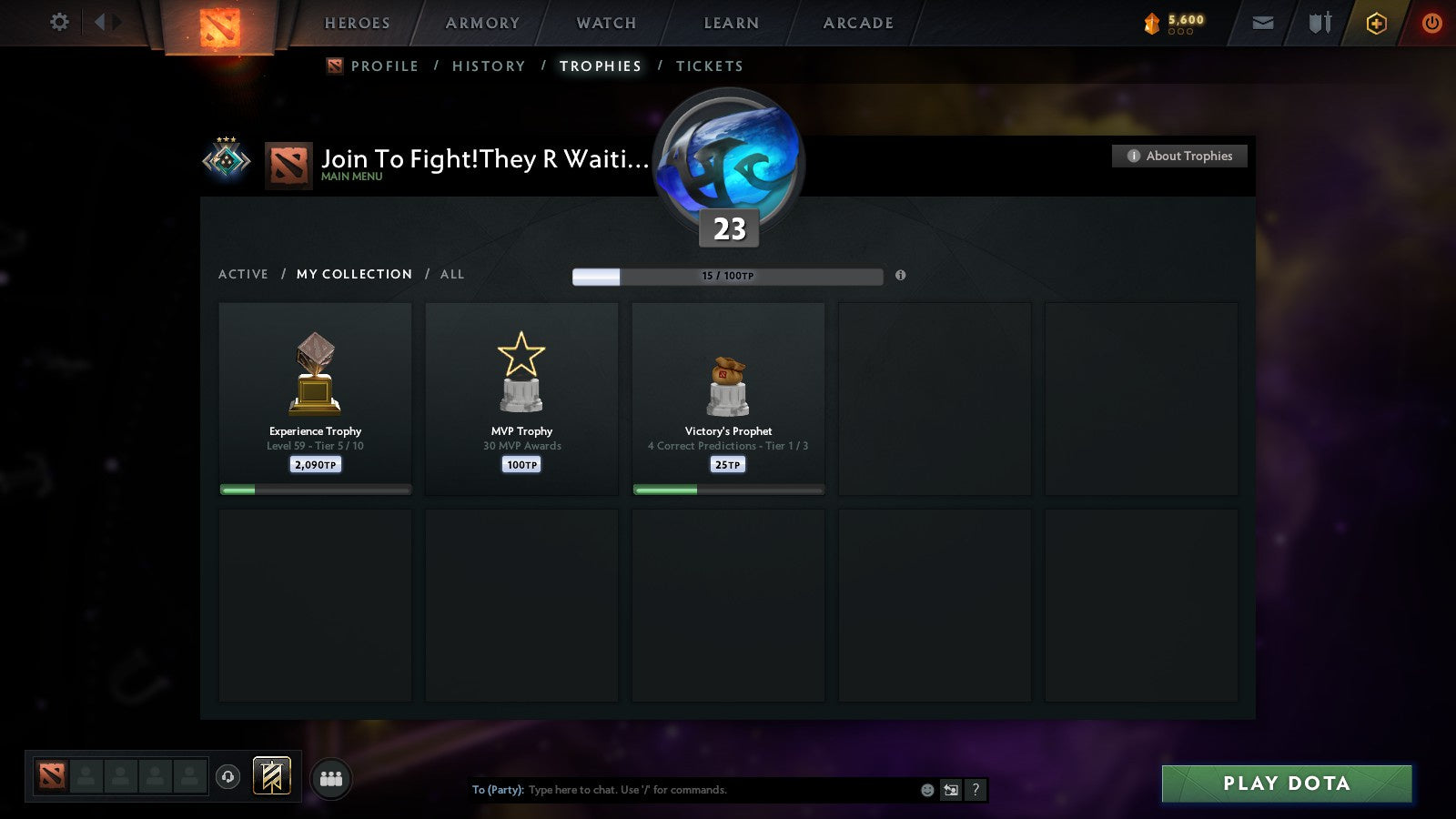
Task: Click the 15/100 TP progress bar
Action: pyautogui.click(x=727, y=276)
